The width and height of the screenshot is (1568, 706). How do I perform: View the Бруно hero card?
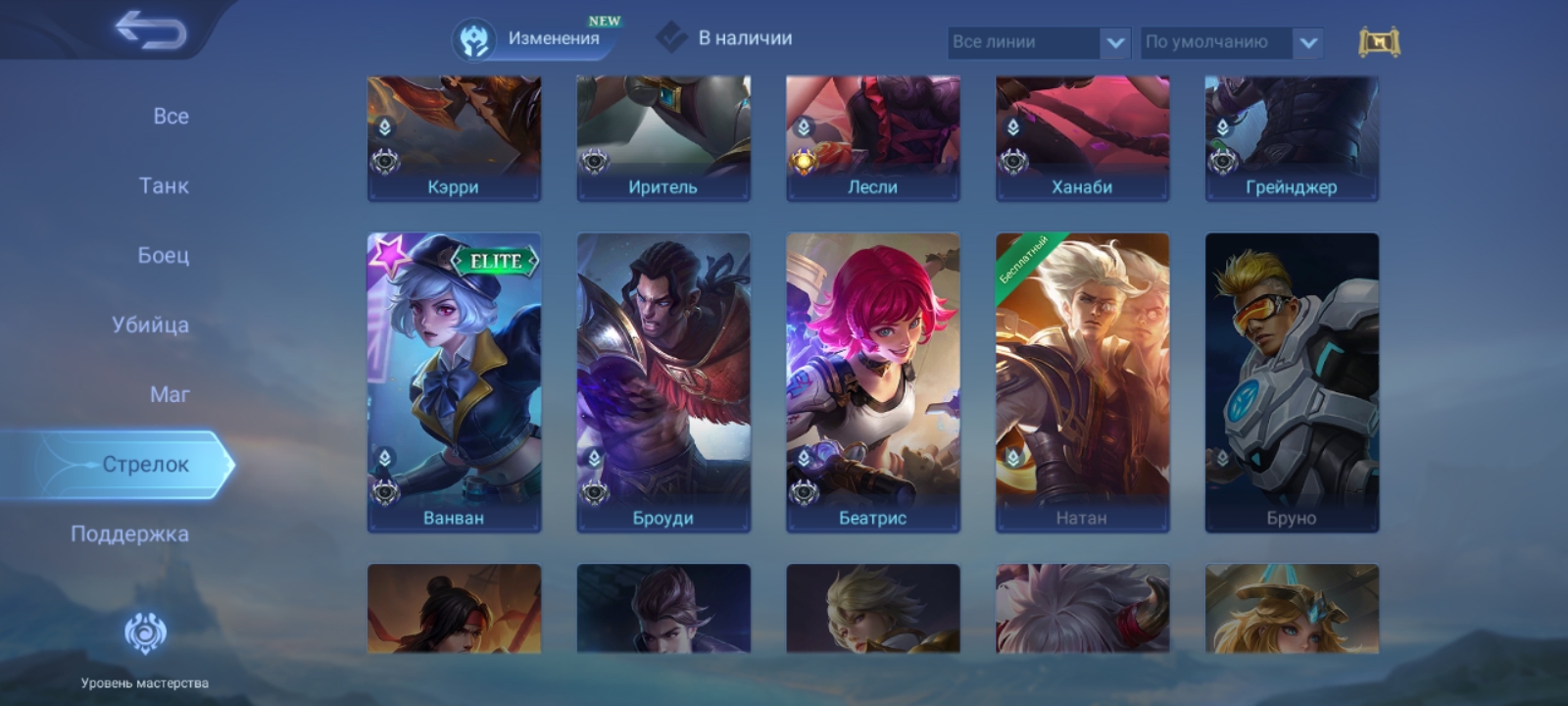[1292, 382]
